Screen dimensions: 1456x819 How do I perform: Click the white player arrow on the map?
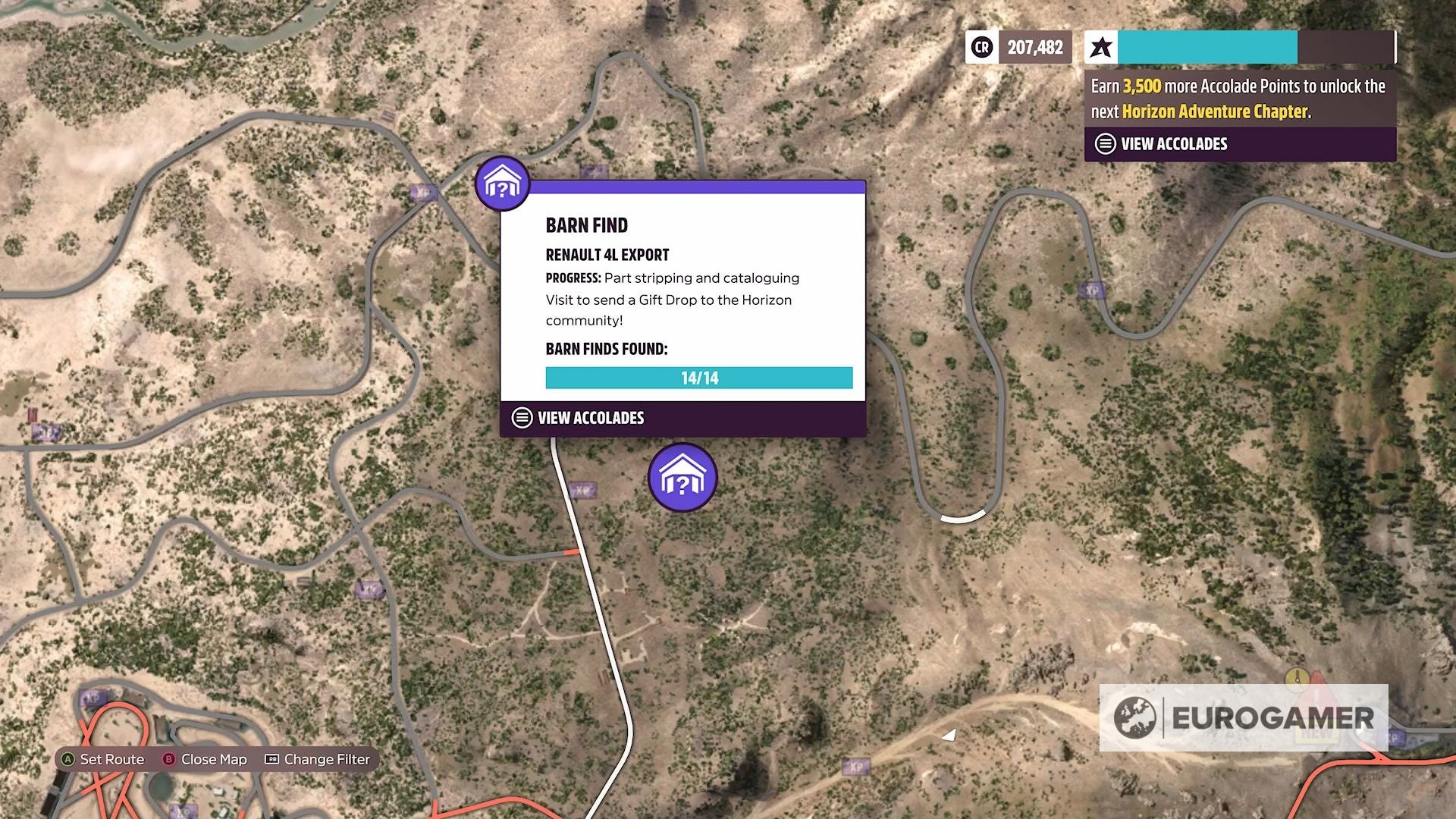click(949, 733)
